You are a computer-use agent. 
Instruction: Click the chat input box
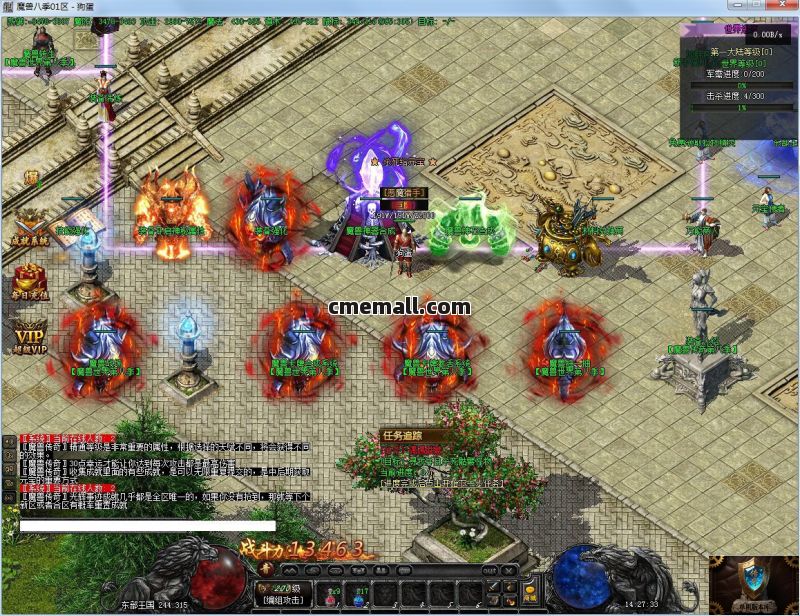[147, 524]
